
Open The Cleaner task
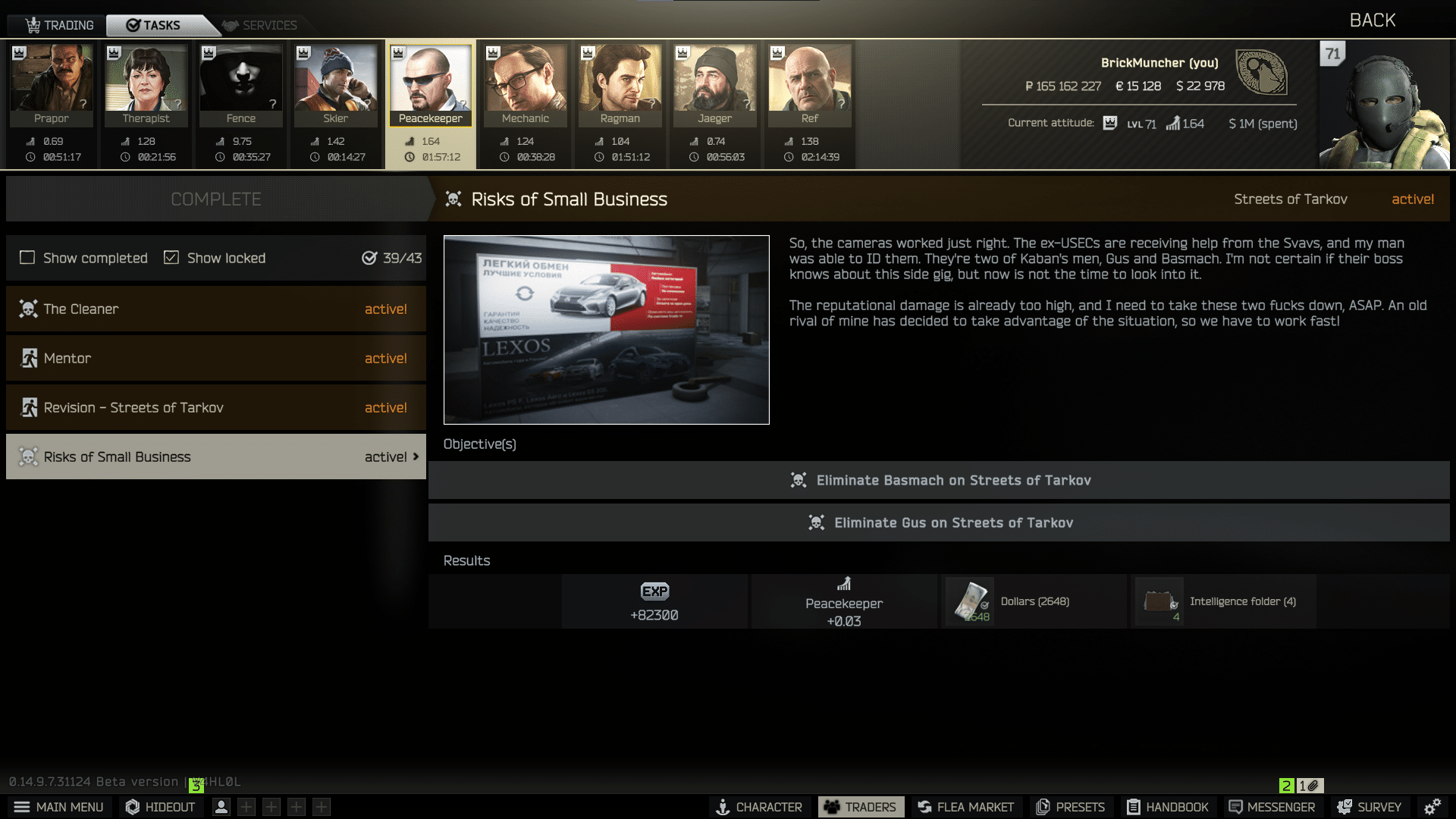pos(216,309)
